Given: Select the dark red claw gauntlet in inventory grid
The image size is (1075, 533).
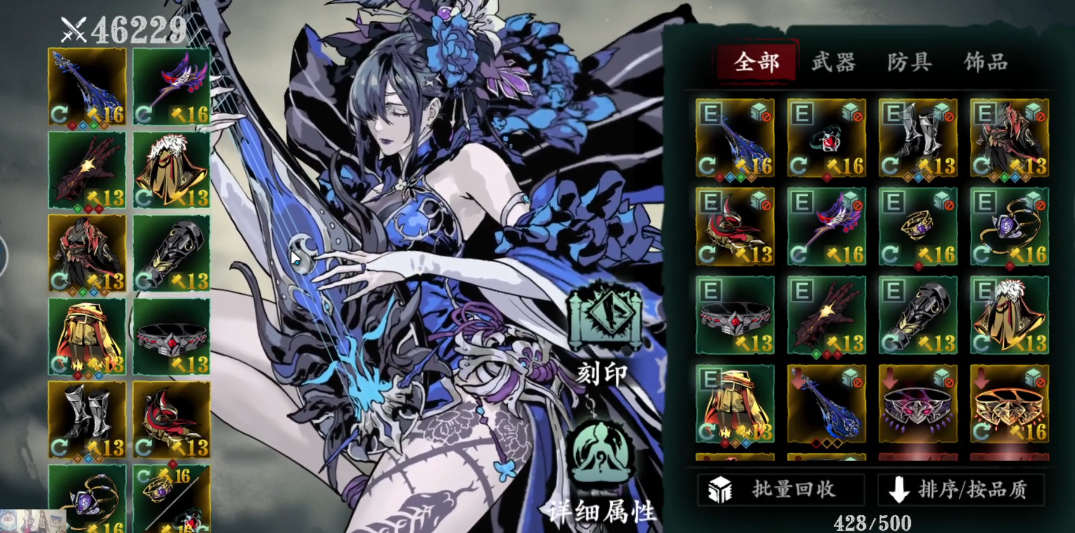Looking at the screenshot, I should click(x=826, y=316).
